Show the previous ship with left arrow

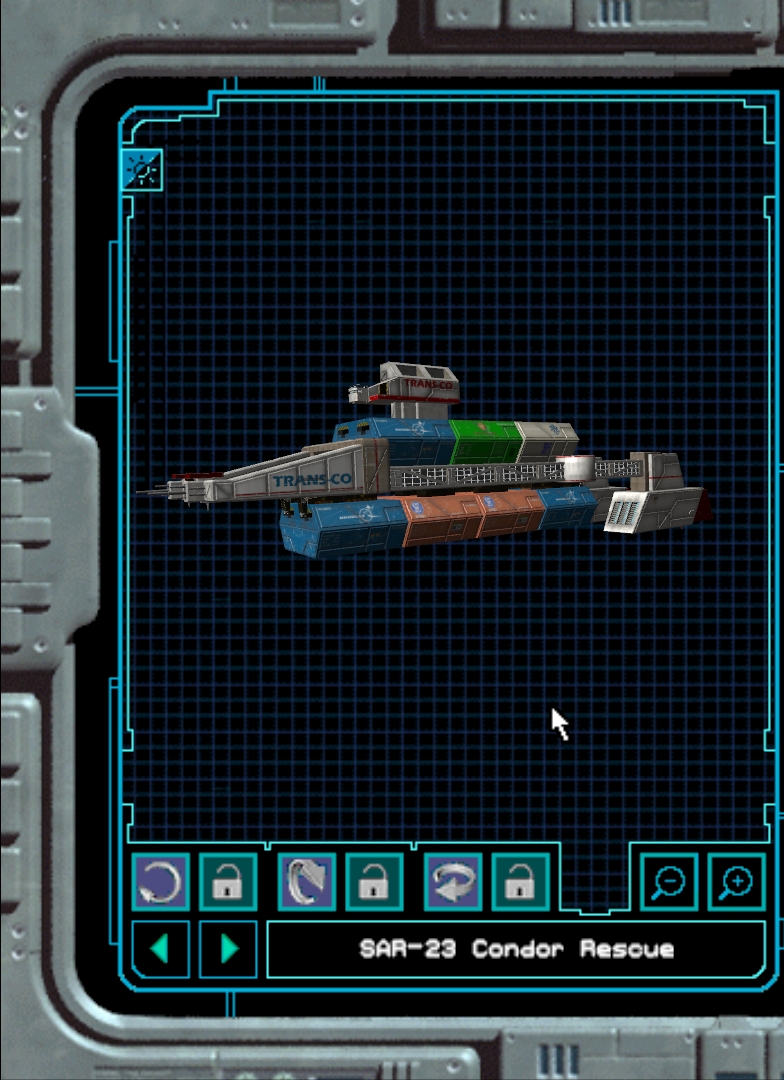(160, 949)
